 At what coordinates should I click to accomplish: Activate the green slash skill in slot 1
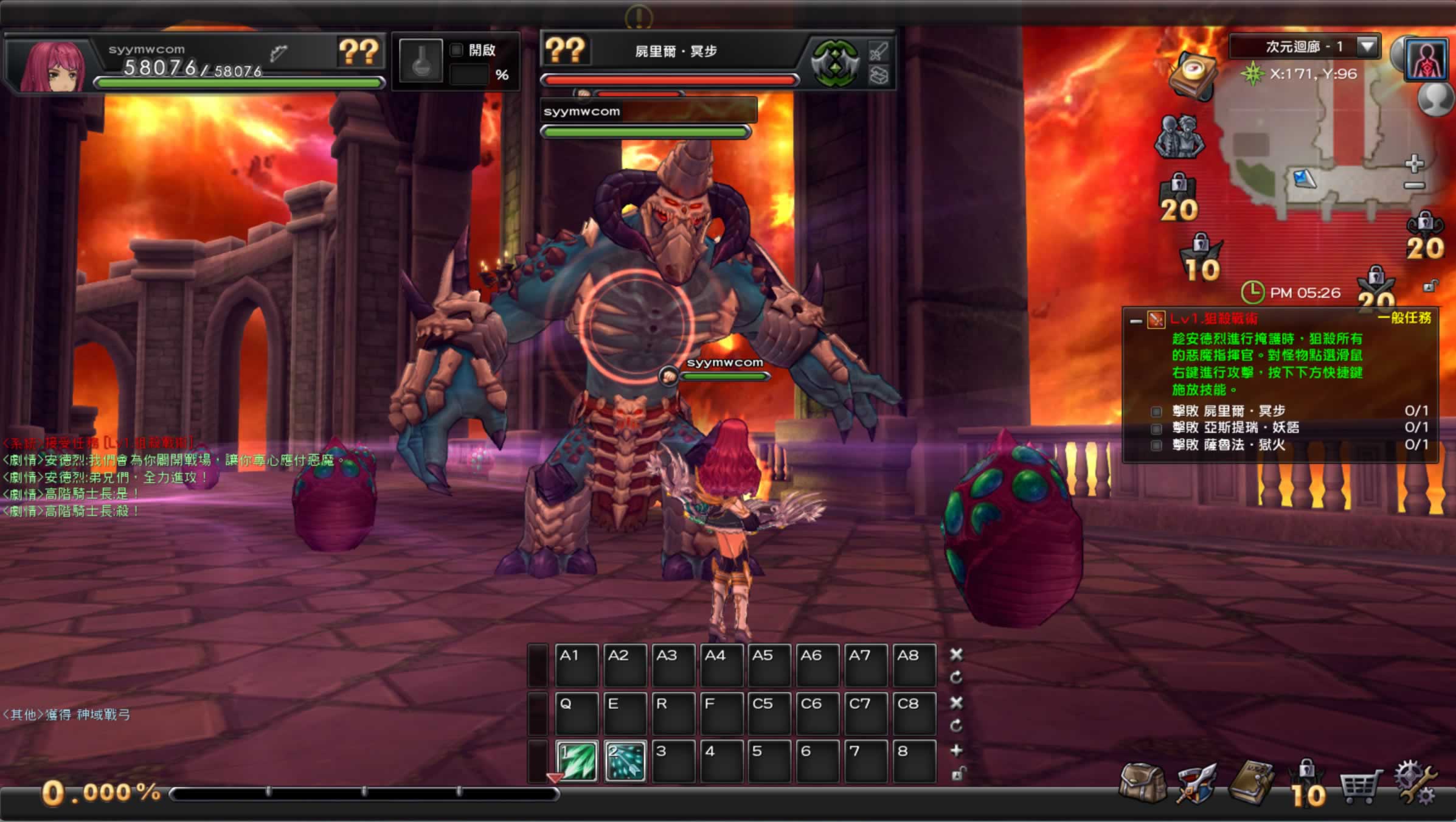[577, 761]
